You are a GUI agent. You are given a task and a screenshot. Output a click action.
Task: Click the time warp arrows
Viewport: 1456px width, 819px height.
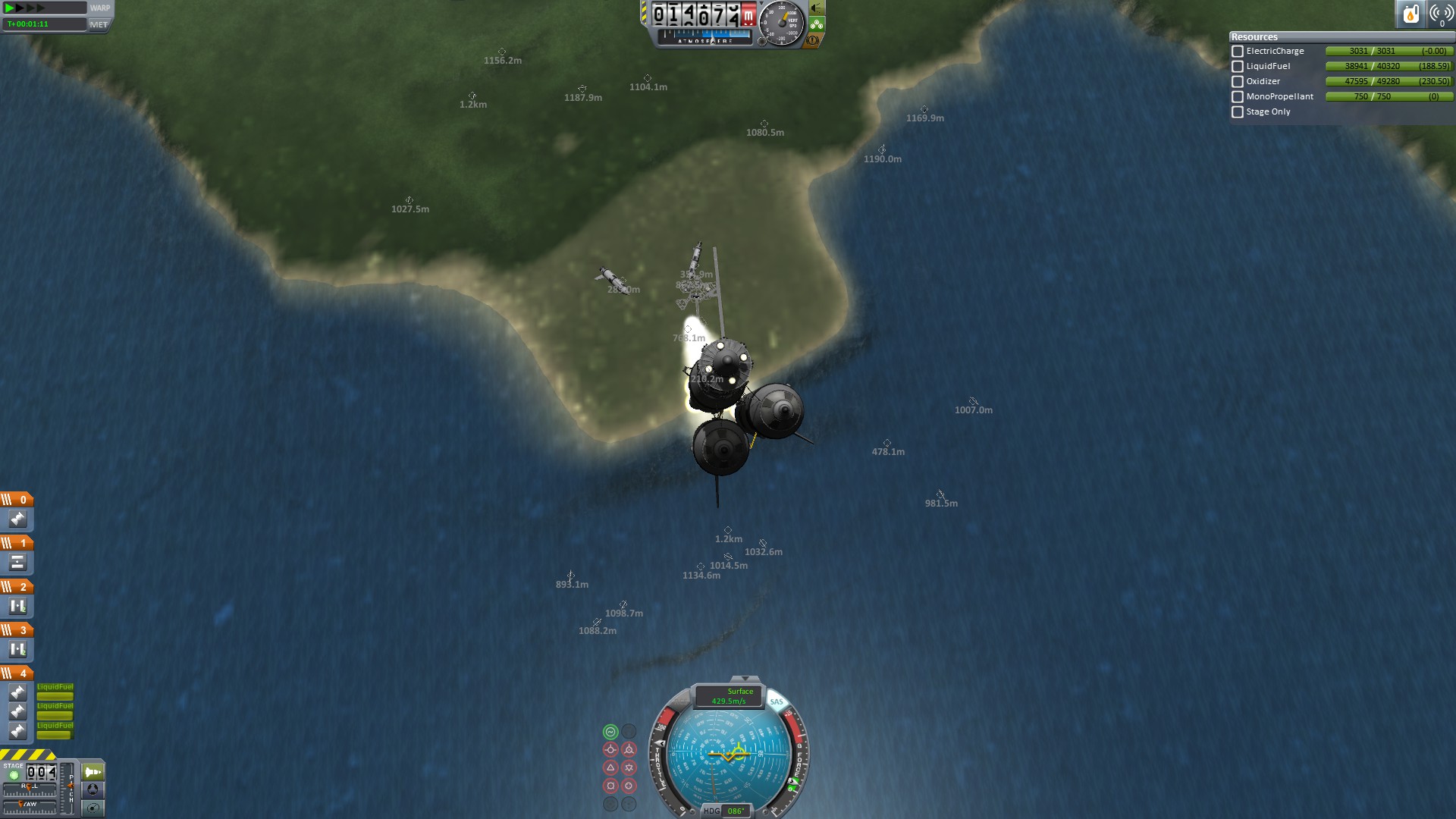point(24,8)
